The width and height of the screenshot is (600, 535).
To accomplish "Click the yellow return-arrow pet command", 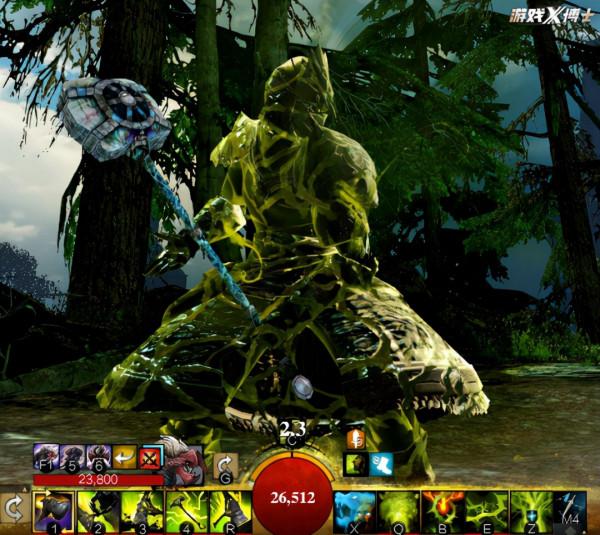I will (124, 458).
